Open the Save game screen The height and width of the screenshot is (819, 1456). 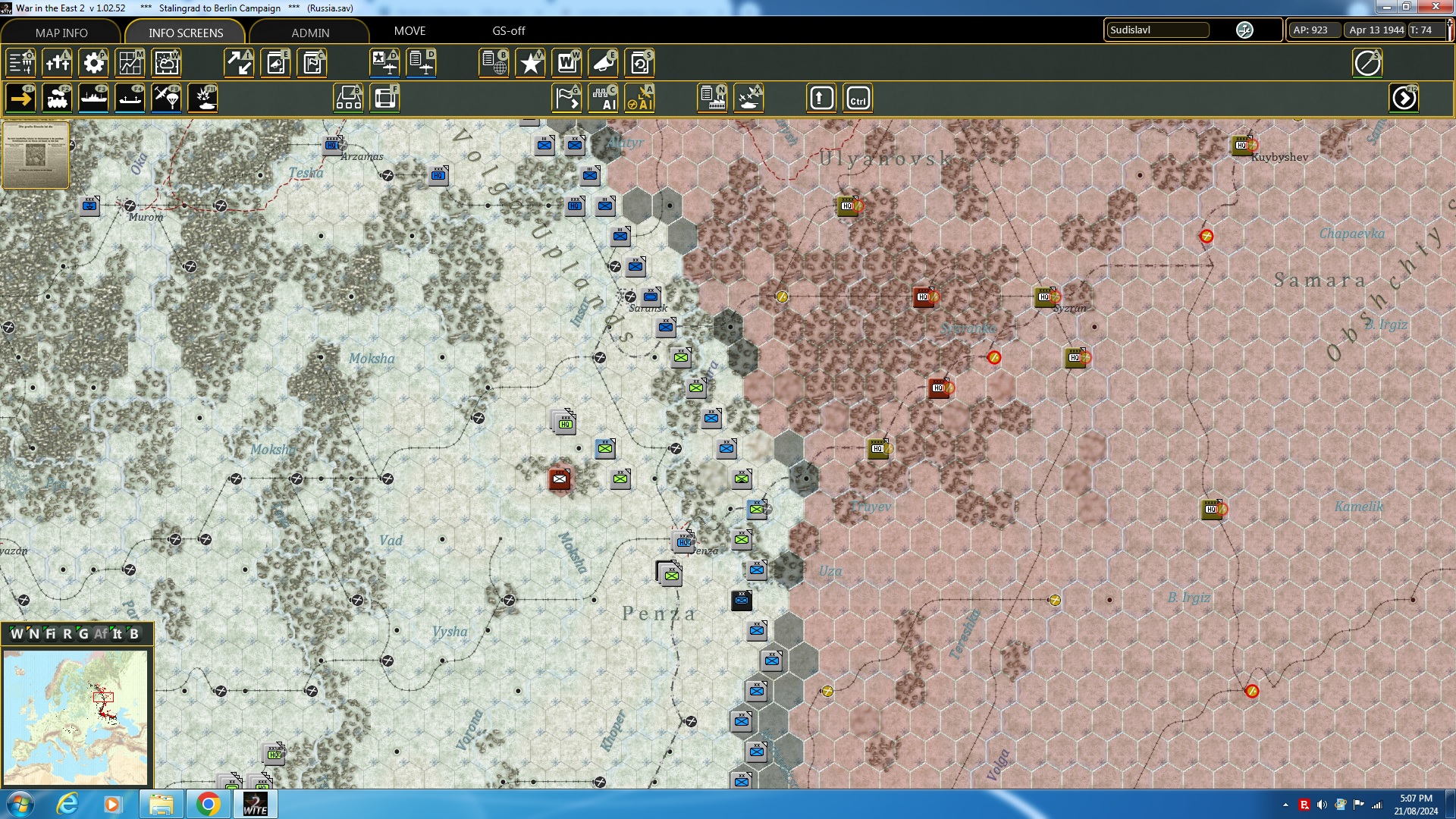(639, 63)
